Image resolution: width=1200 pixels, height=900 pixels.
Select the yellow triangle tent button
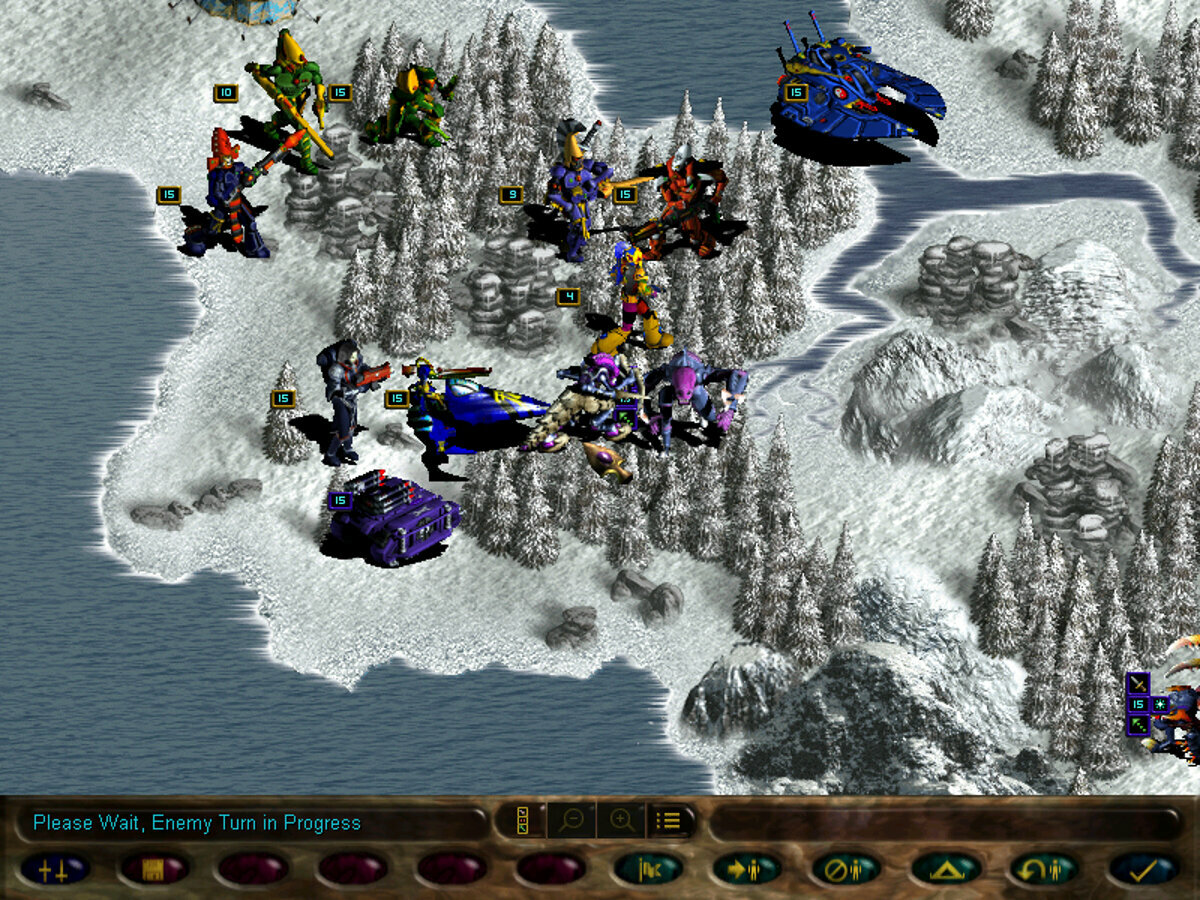tap(945, 868)
